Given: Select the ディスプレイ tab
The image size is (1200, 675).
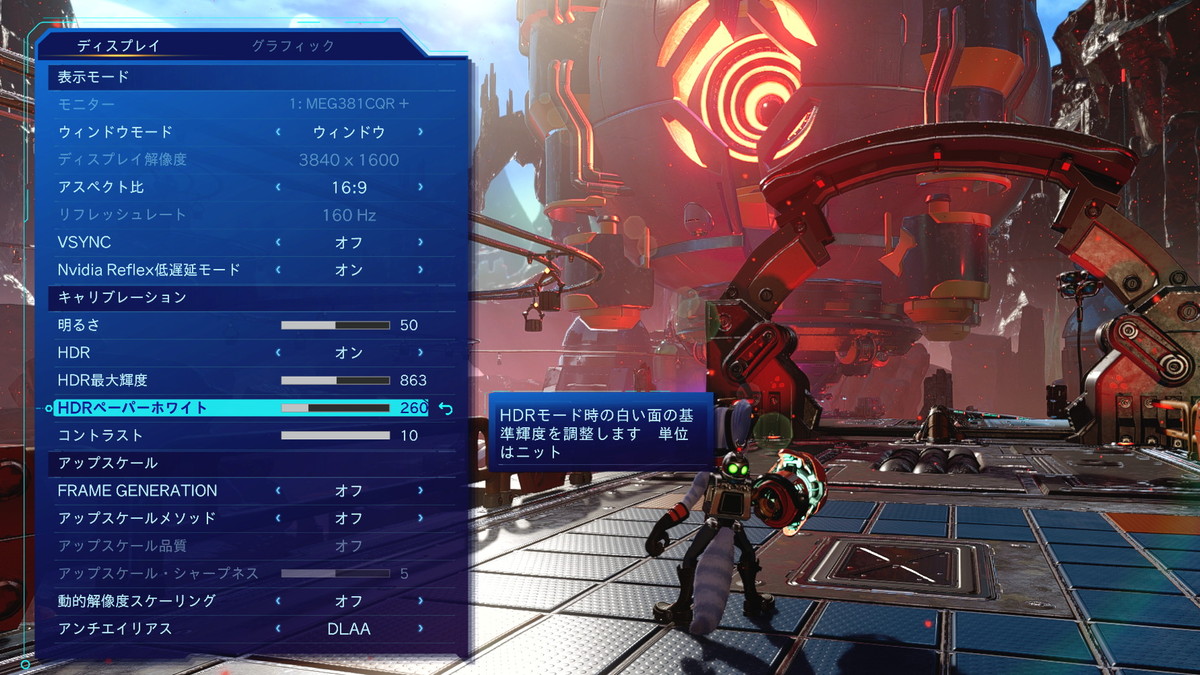Looking at the screenshot, I should click(x=118, y=46).
